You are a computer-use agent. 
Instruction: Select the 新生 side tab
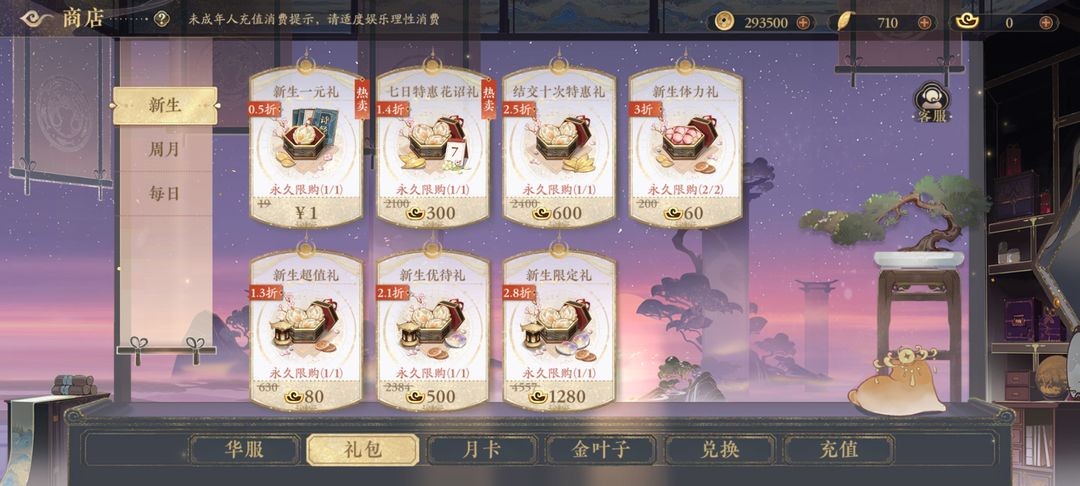pyautogui.click(x=165, y=105)
